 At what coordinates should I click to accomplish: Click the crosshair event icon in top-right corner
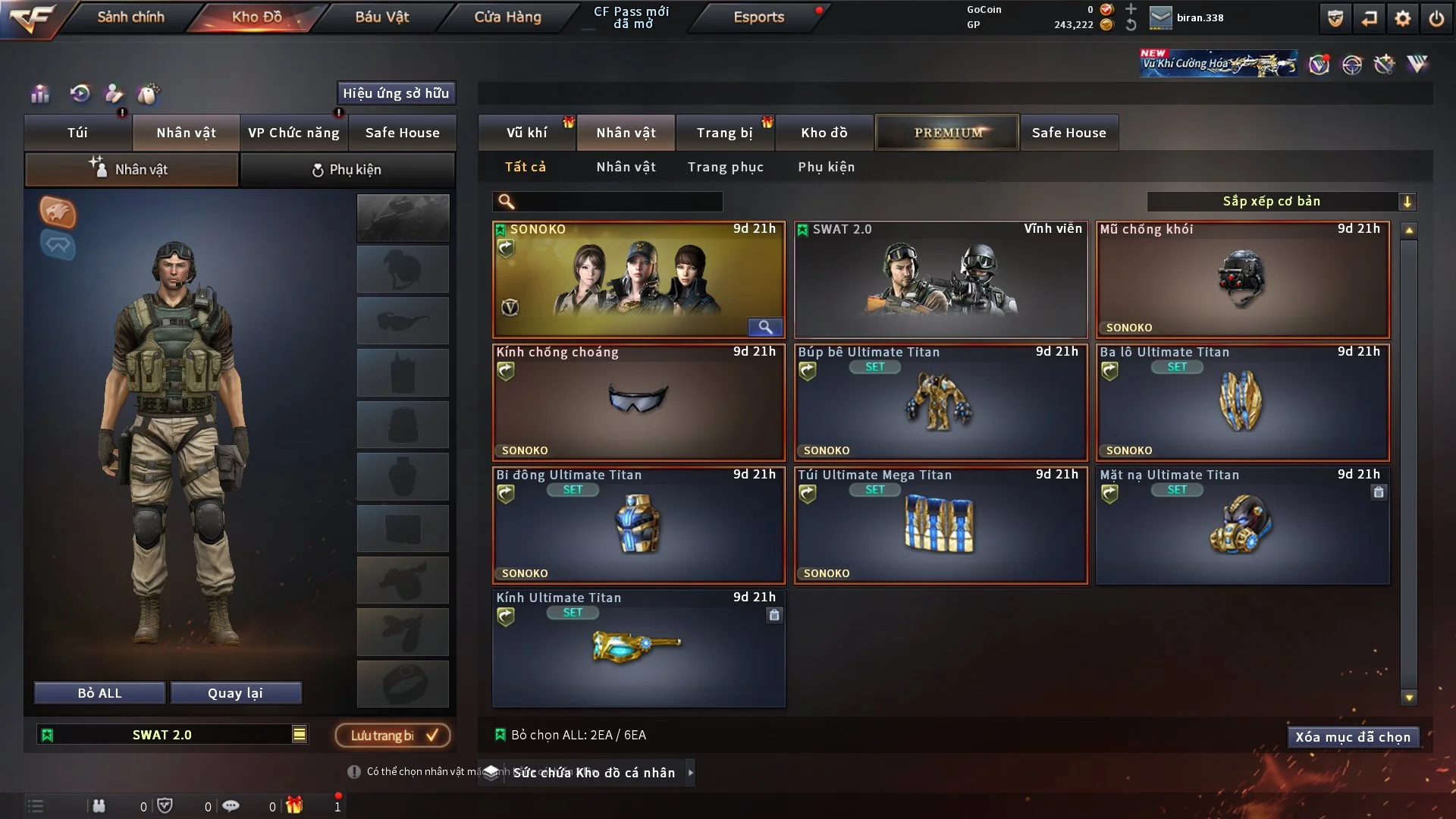1351,65
